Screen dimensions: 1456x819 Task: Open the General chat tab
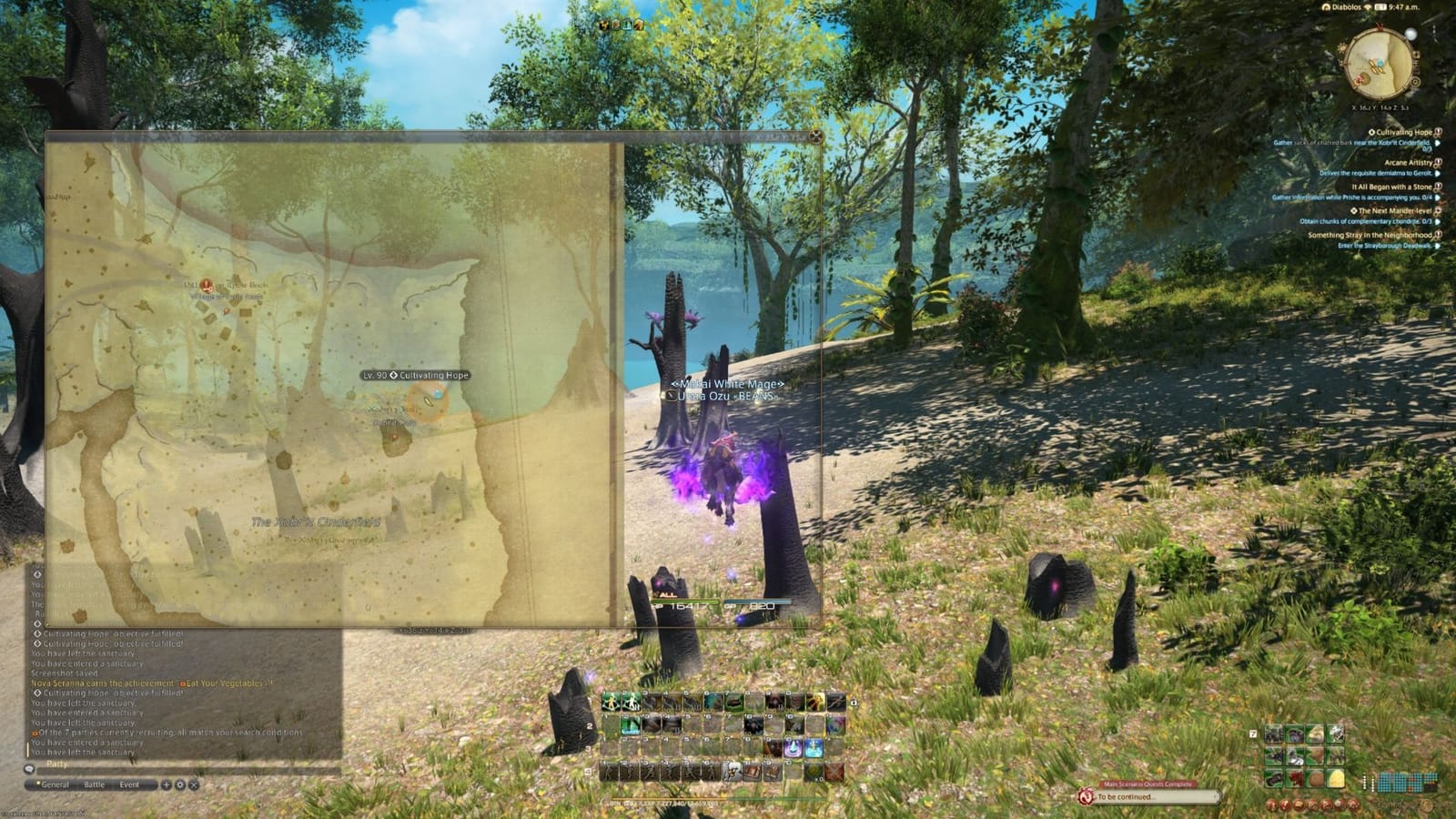click(55, 784)
